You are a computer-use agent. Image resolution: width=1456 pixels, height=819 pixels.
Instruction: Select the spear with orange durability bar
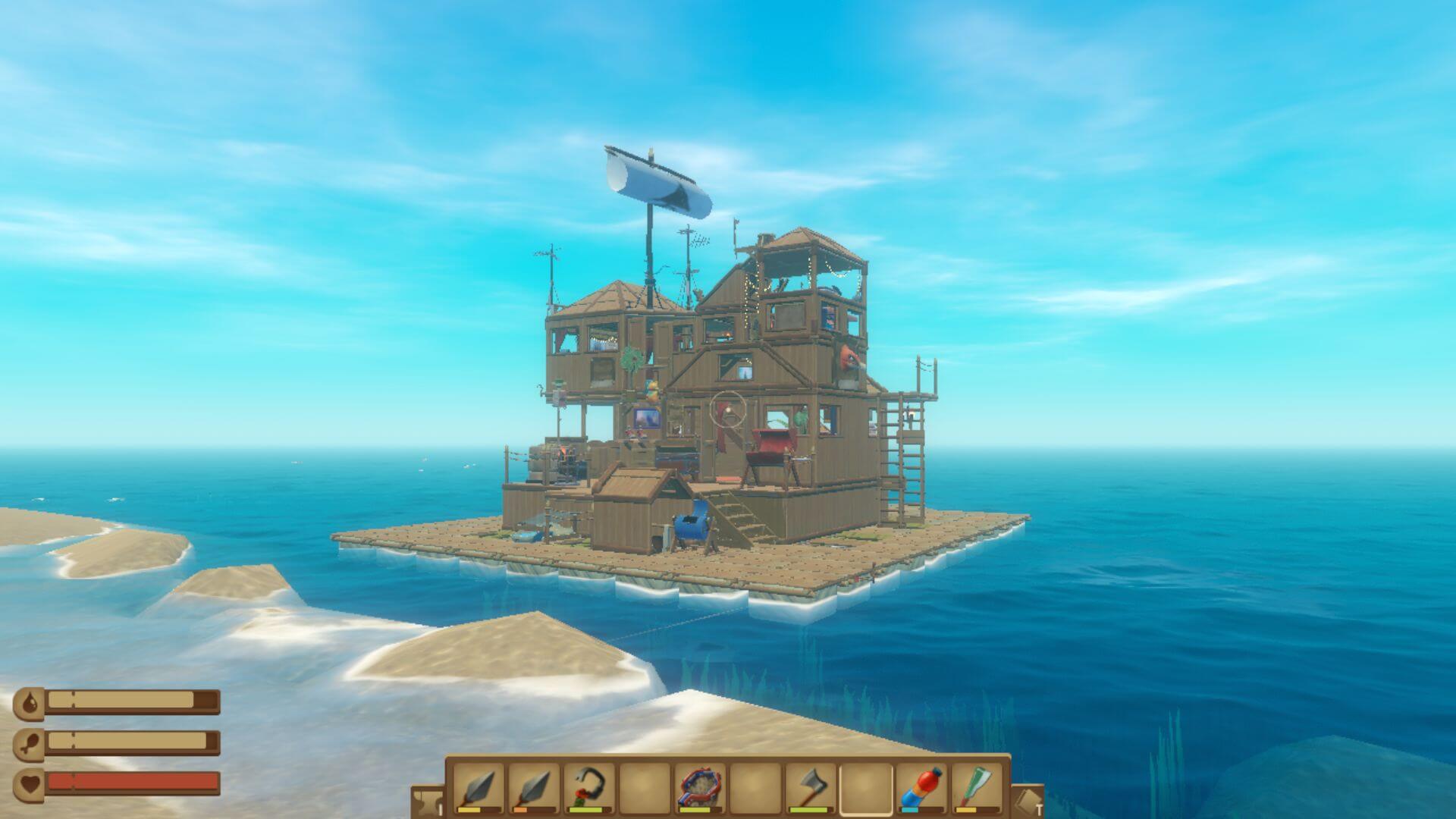(533, 789)
